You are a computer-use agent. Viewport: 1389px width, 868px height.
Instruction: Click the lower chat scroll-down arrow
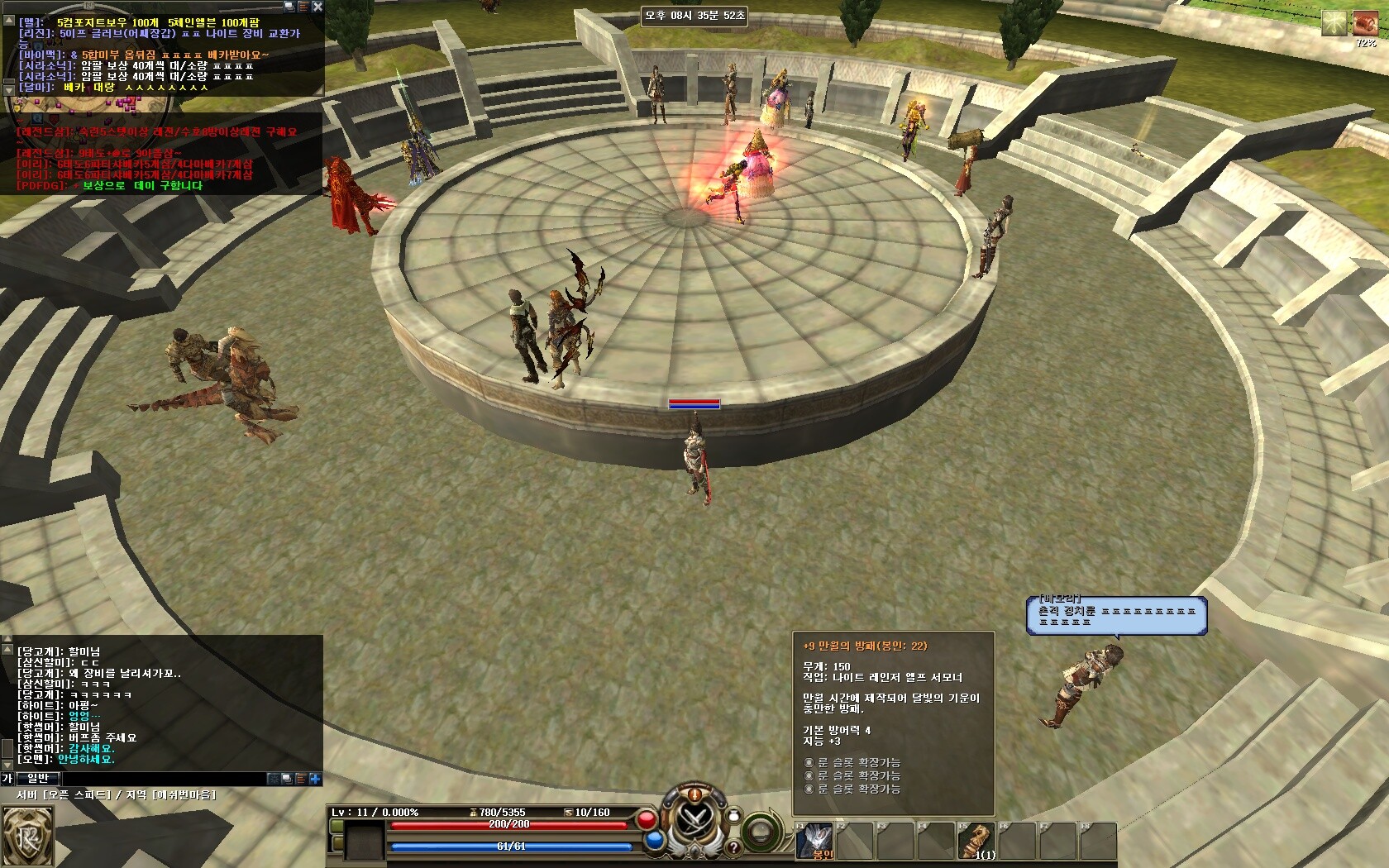click(7, 764)
